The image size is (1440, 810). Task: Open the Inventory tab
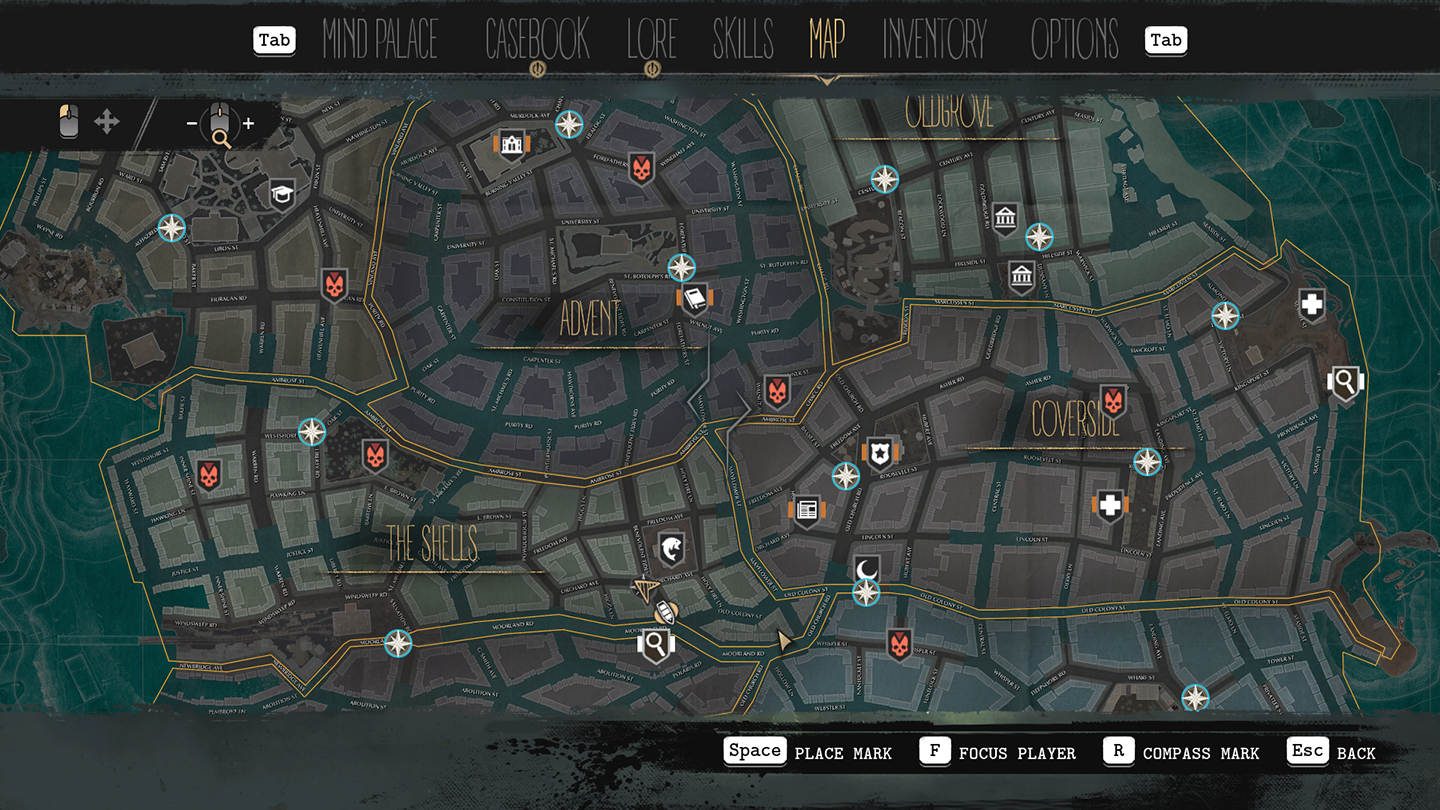(934, 40)
